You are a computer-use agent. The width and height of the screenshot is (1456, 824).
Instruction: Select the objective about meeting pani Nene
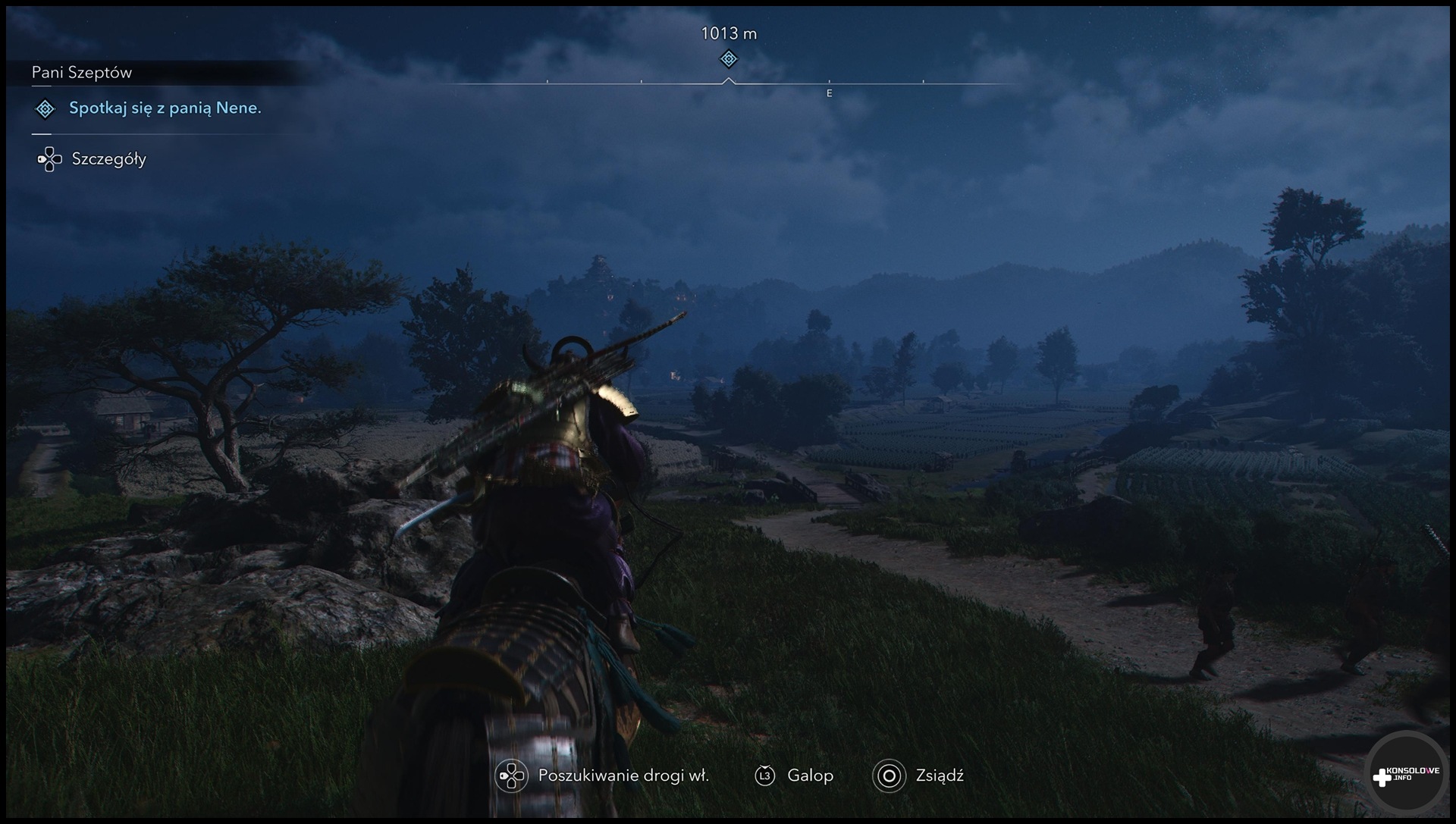tap(165, 108)
